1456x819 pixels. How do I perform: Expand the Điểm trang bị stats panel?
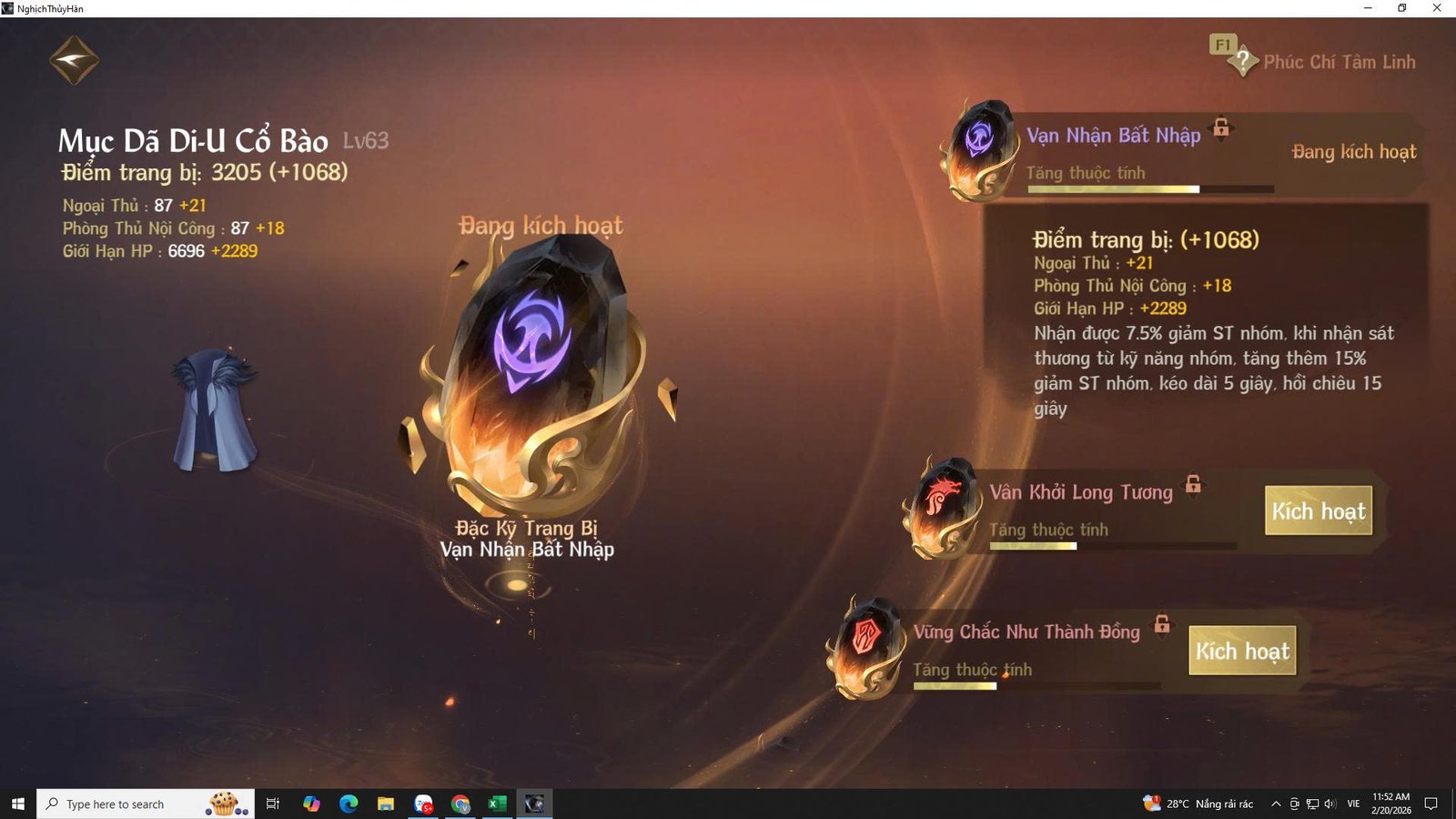click(x=1148, y=241)
